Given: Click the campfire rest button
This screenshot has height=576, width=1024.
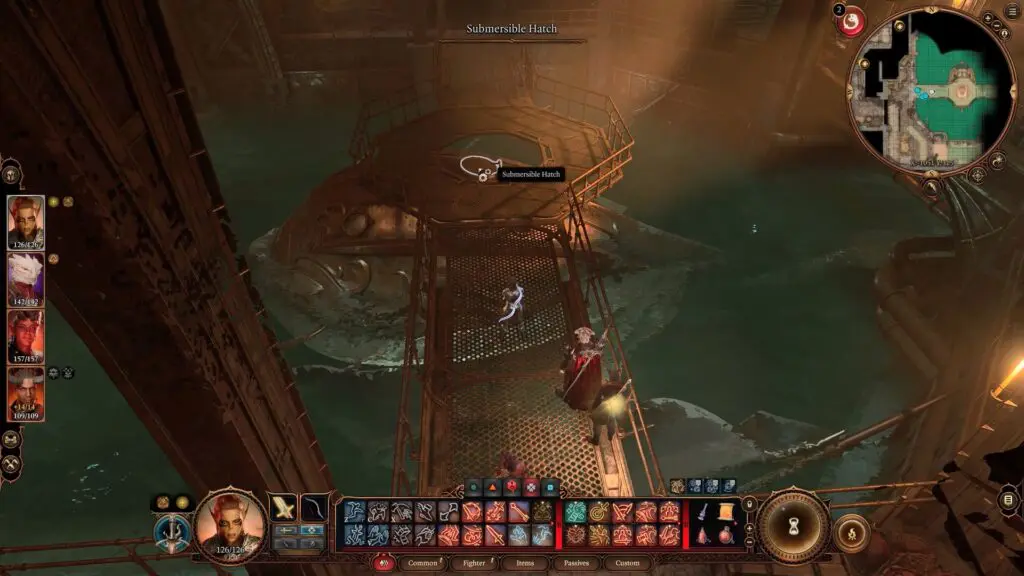Looking at the screenshot, I should click(851, 533).
